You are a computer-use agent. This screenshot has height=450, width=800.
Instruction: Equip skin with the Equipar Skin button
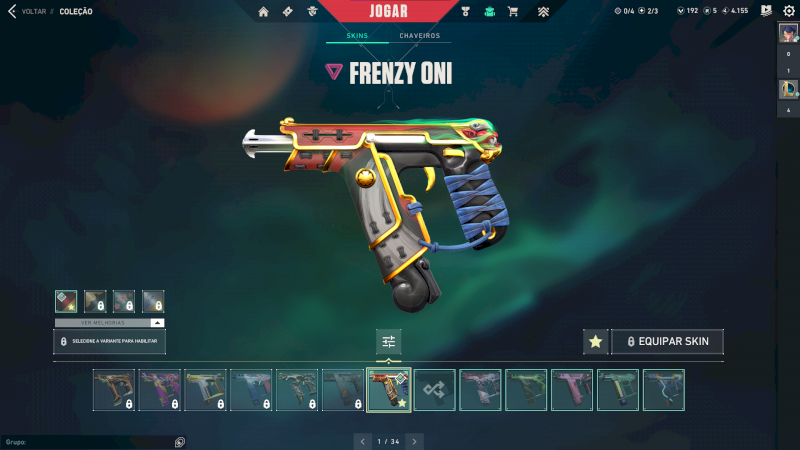tap(667, 342)
